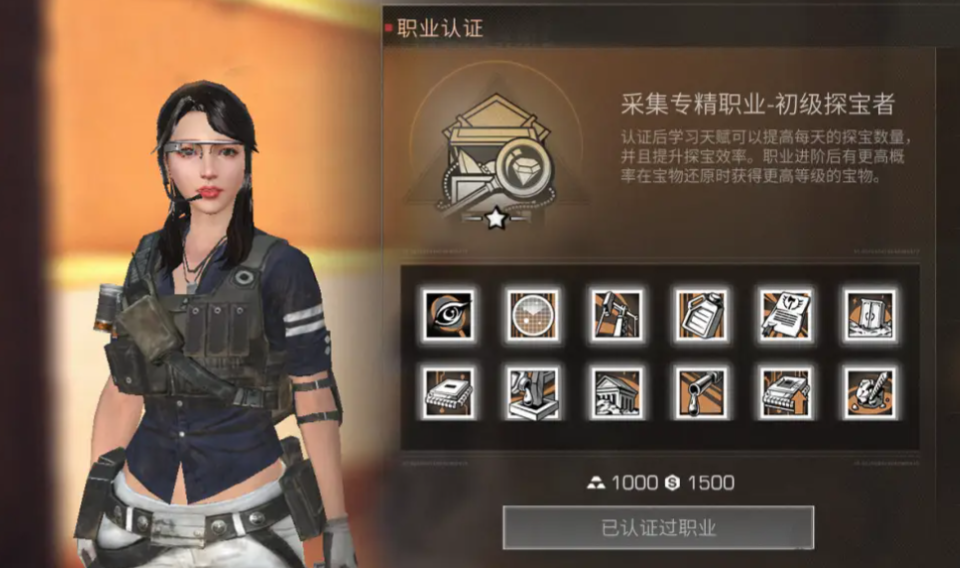Select the double-door locker talent icon
This screenshot has height=568, width=960.
tap(869, 315)
